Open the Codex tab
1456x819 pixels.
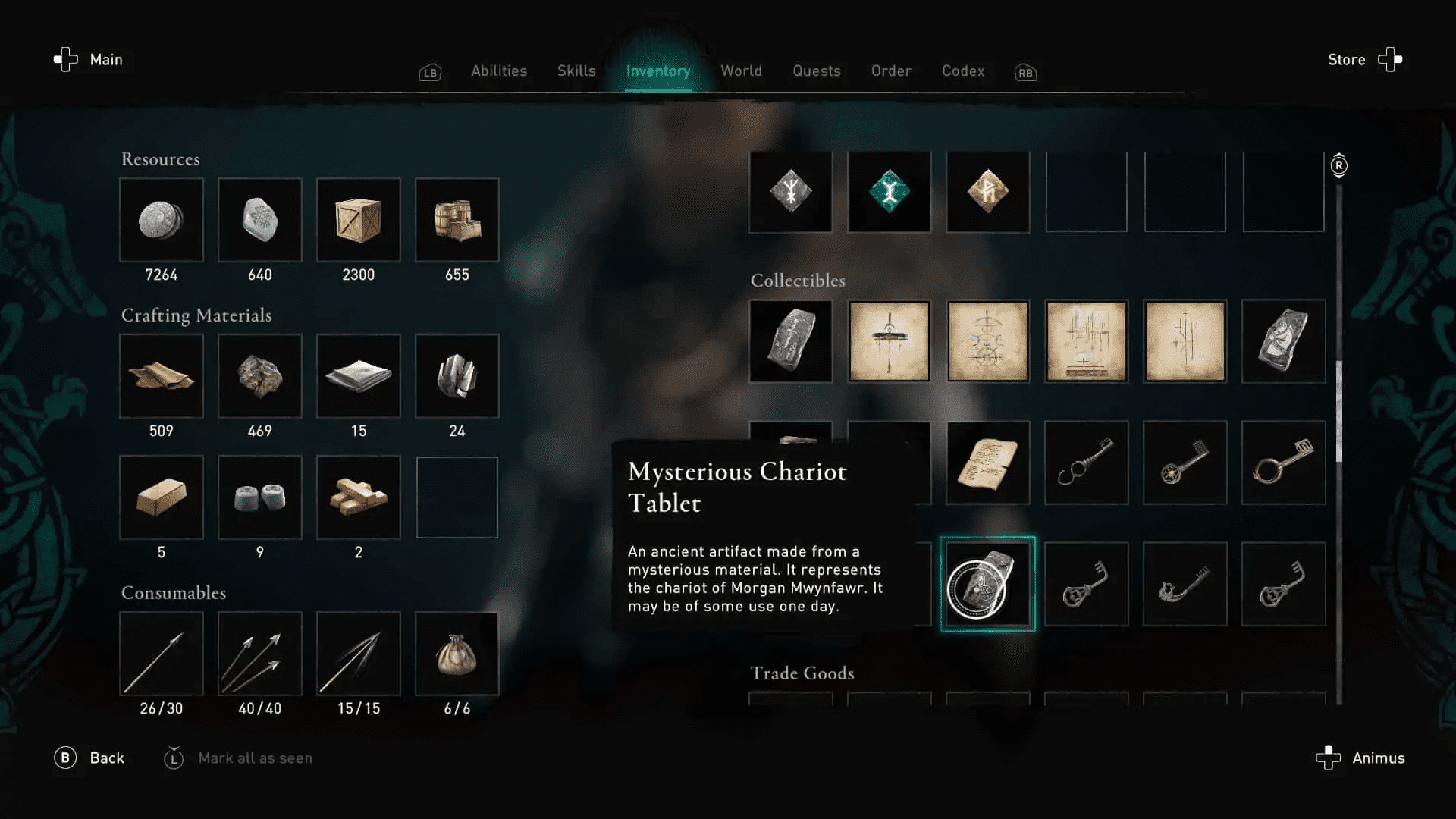coord(962,71)
